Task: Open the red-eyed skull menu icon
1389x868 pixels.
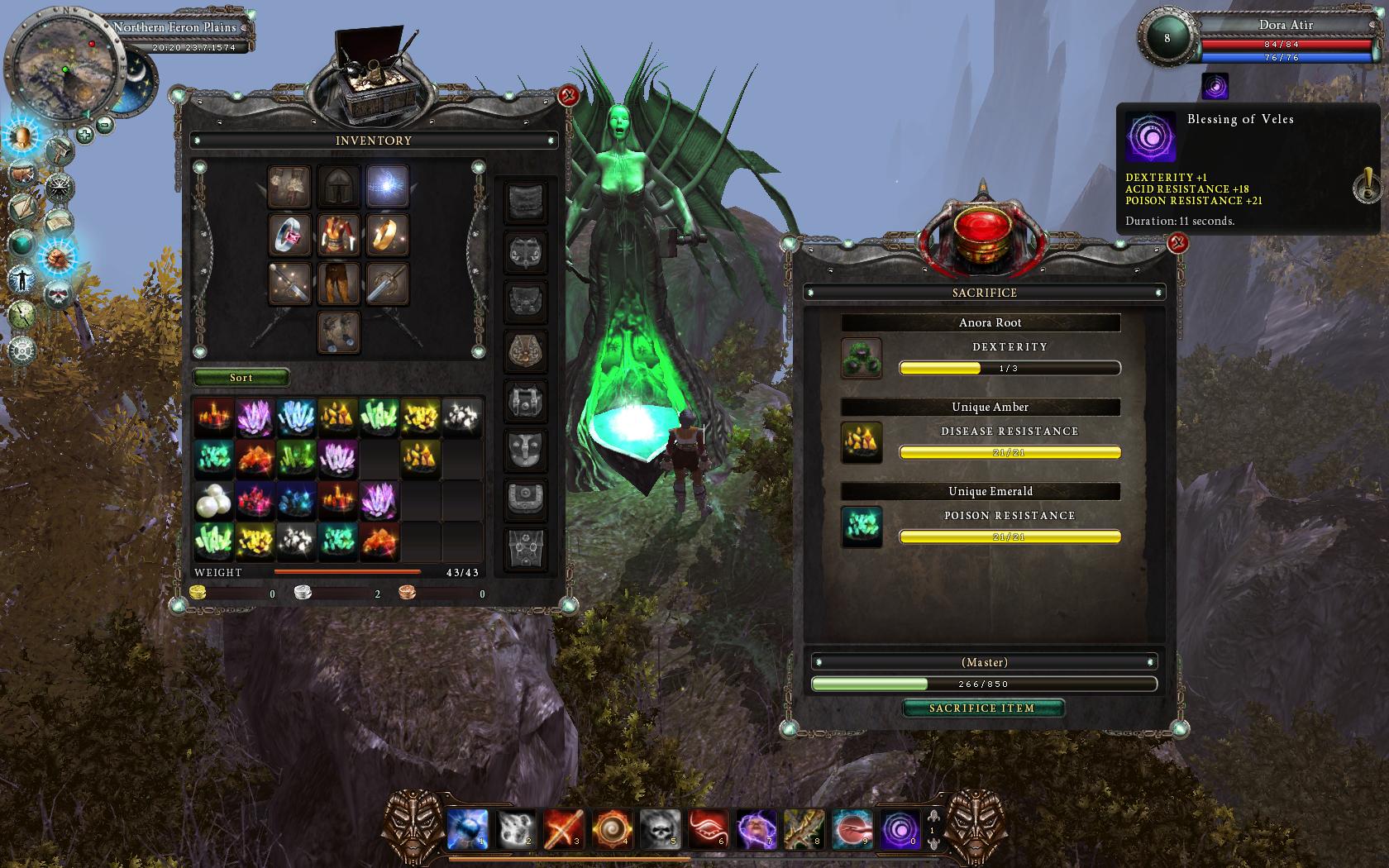Action: tap(56, 293)
